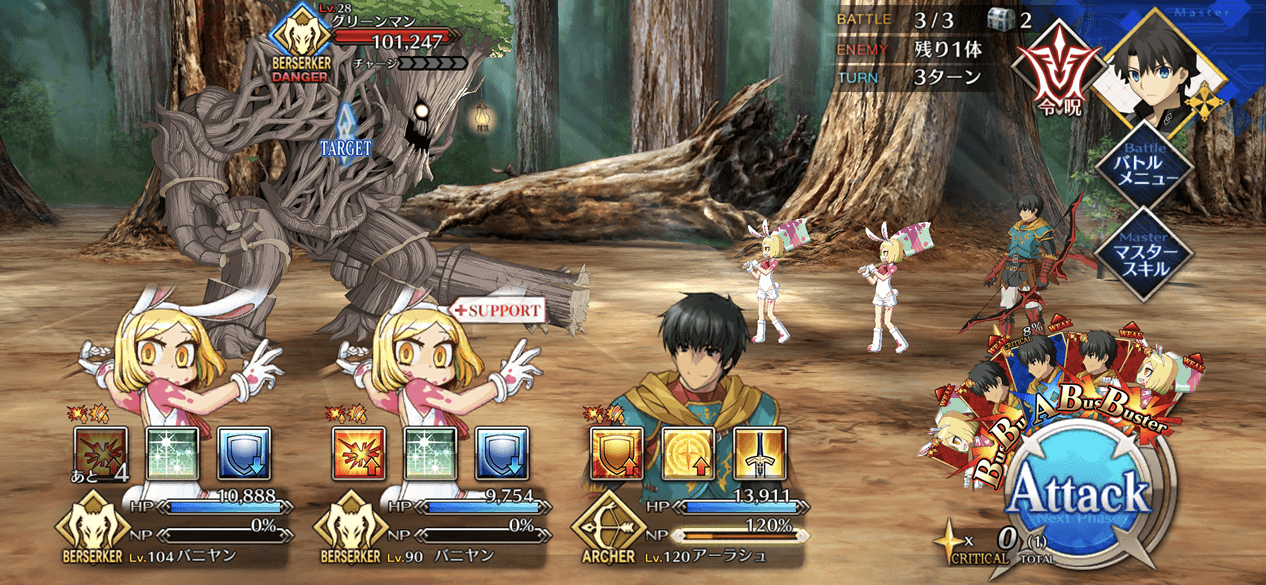1266x585 pixels.
Task: Use Arash's golden target skill
Action: [x=688, y=452]
